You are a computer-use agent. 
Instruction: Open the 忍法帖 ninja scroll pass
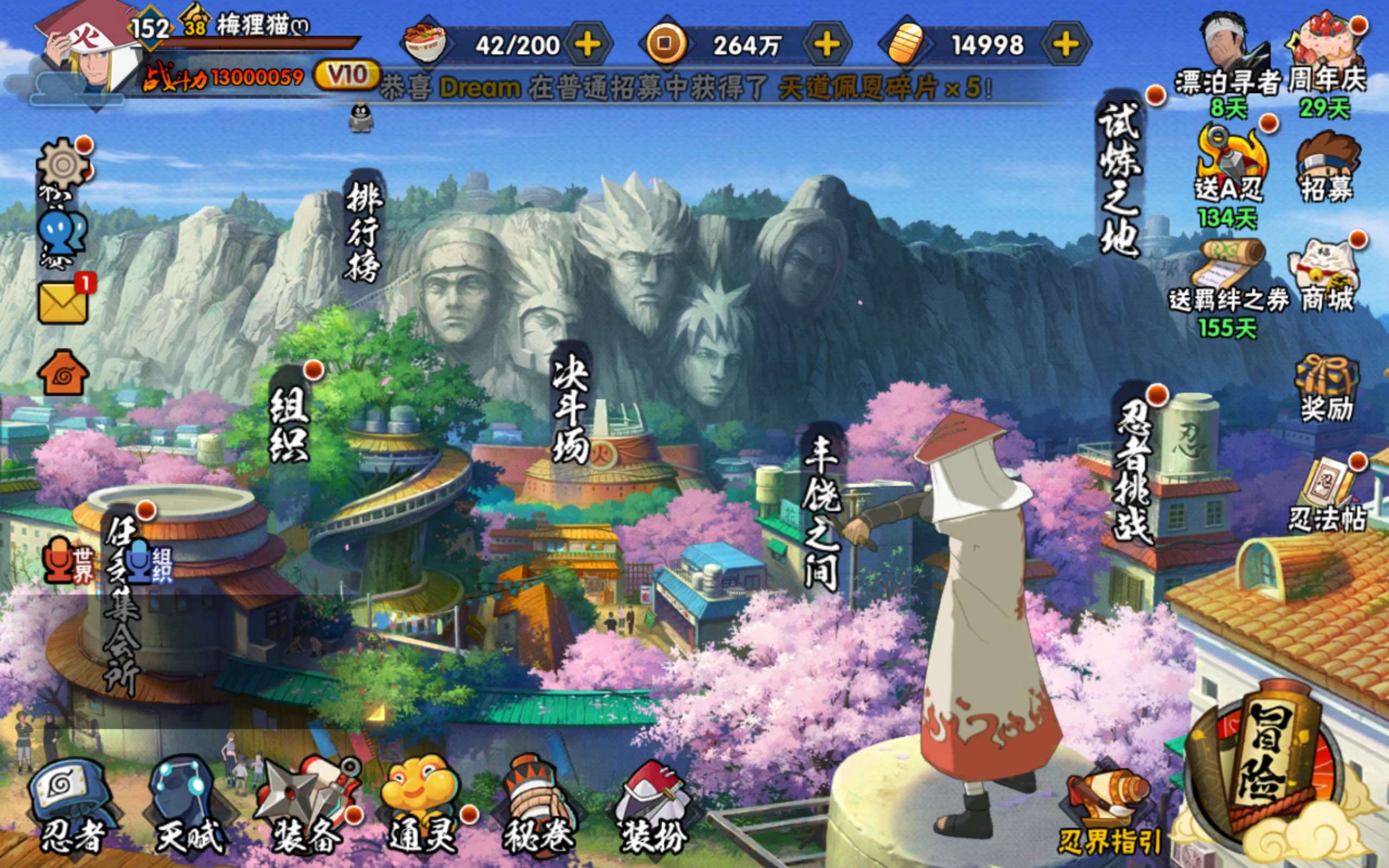[1327, 496]
